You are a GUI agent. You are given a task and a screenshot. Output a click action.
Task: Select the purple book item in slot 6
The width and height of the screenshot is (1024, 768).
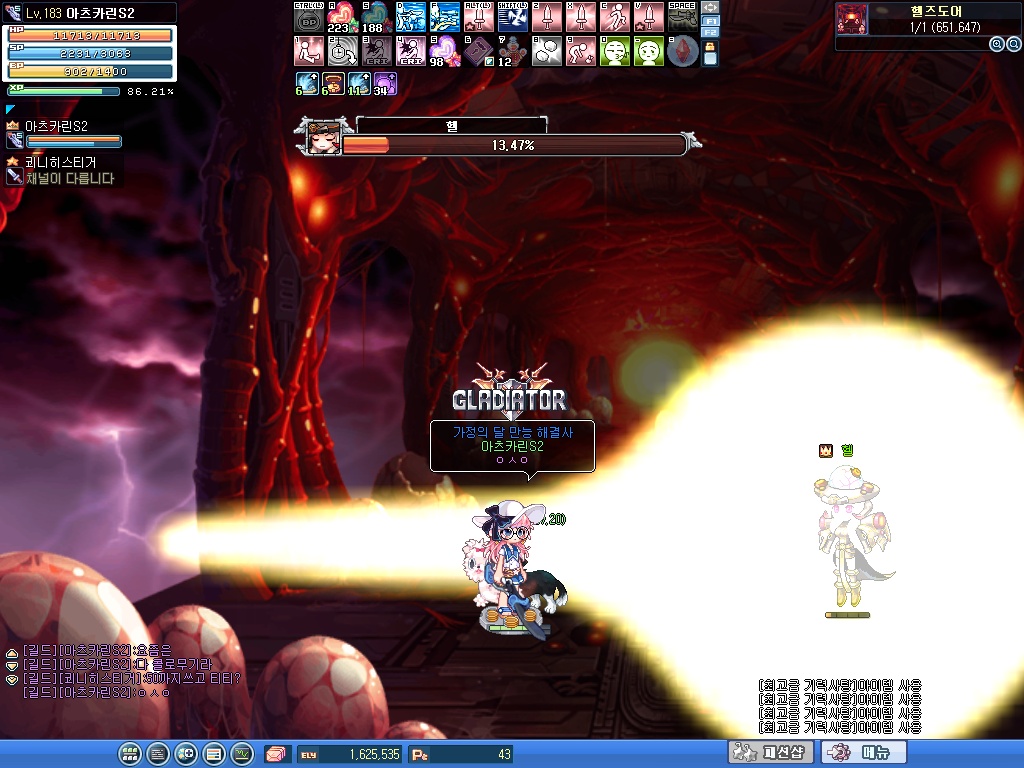click(478, 51)
